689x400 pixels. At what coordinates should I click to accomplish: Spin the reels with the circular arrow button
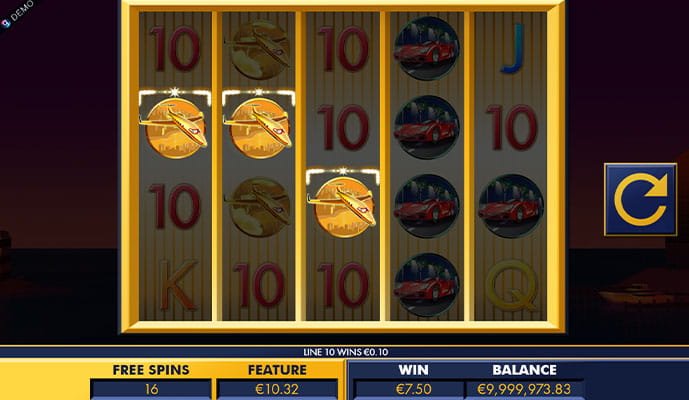pos(640,199)
